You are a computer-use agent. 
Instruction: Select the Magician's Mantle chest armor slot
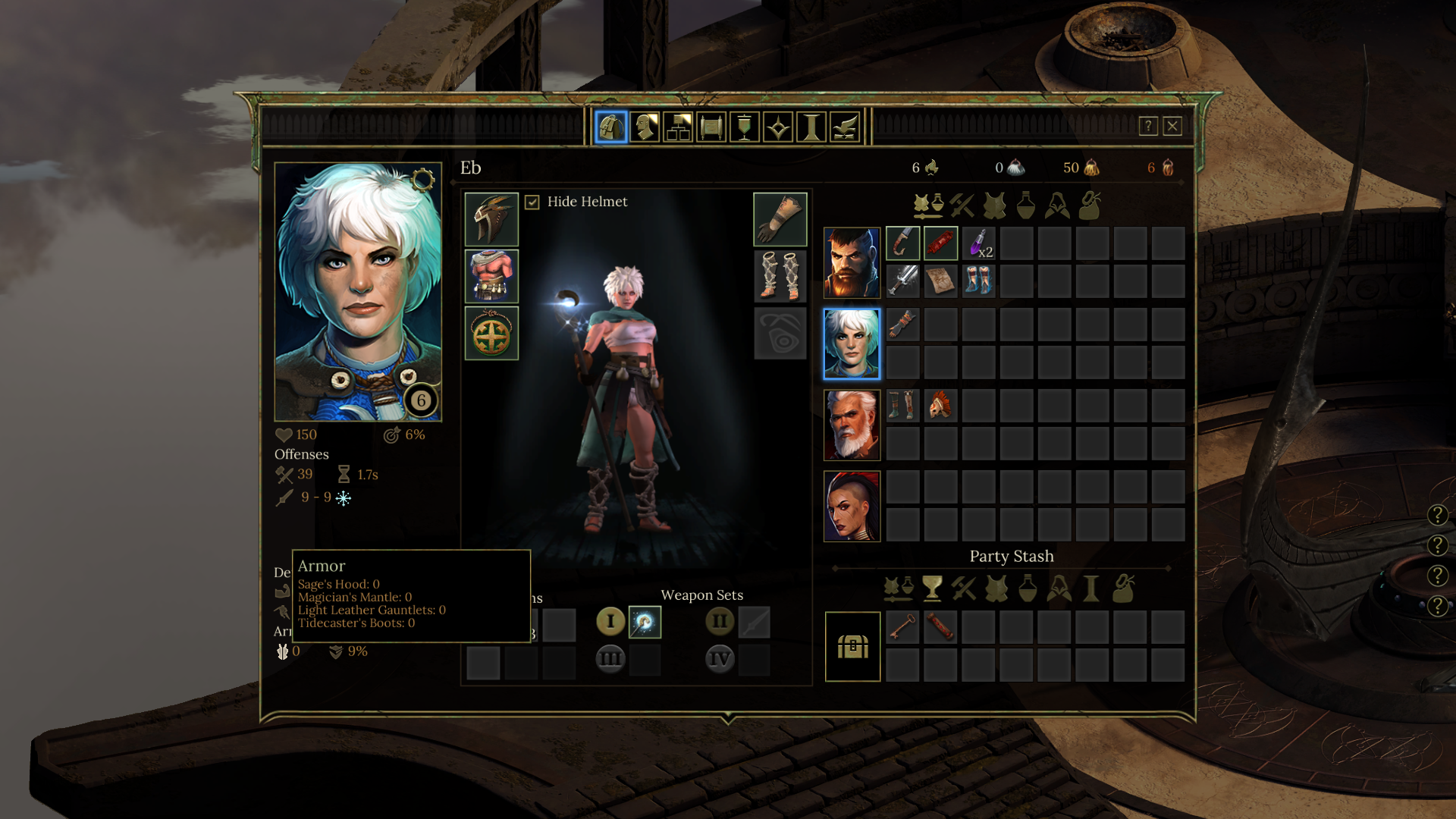click(x=491, y=276)
